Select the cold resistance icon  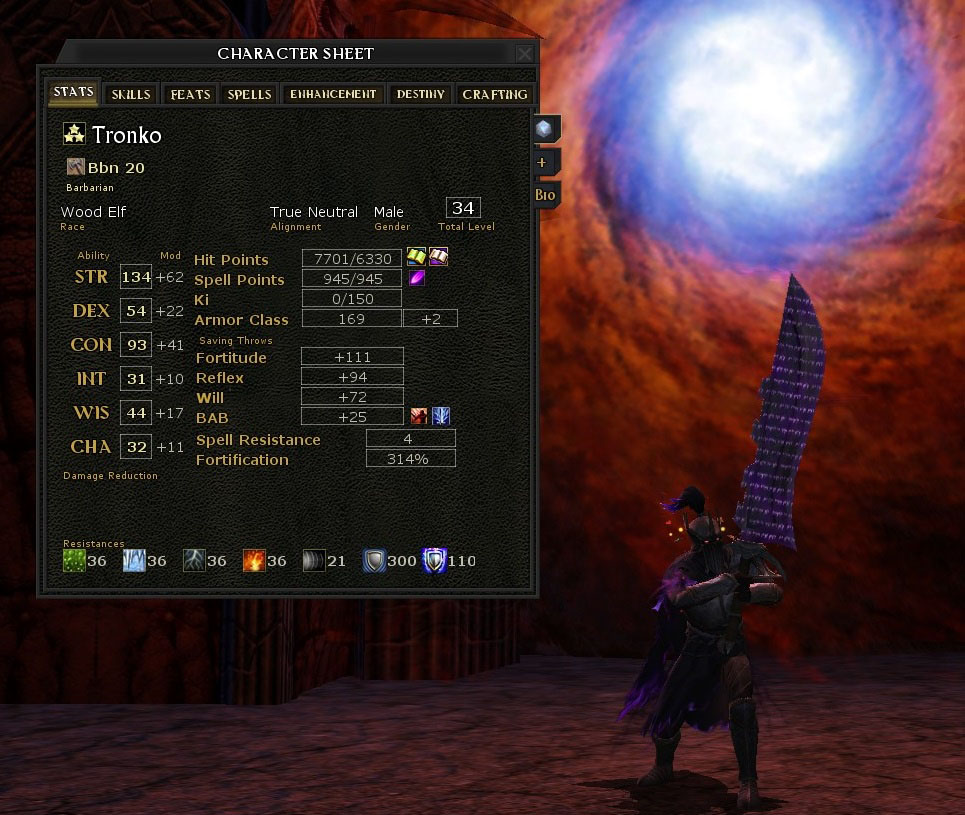pos(134,560)
